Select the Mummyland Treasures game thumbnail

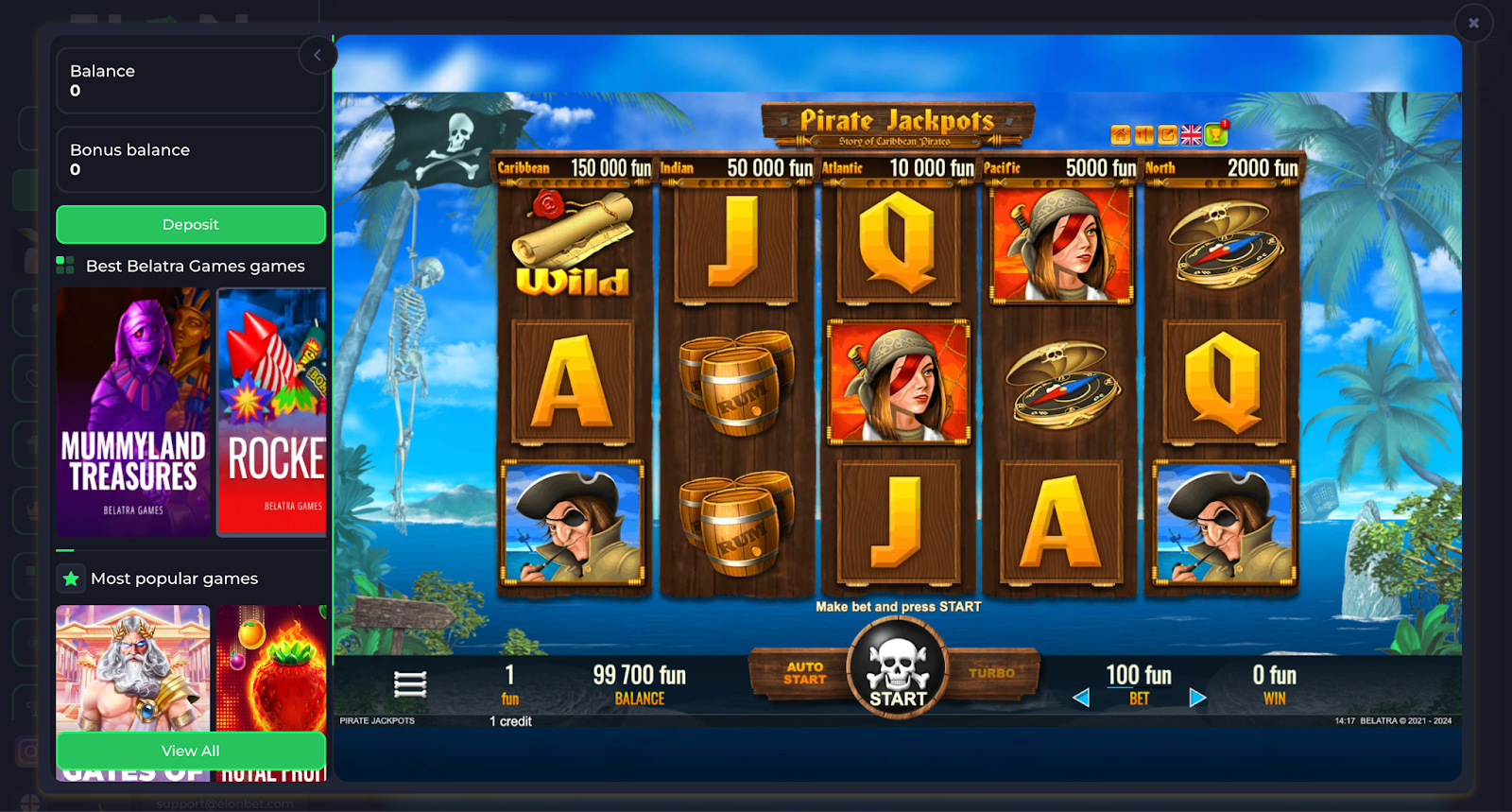(132, 412)
